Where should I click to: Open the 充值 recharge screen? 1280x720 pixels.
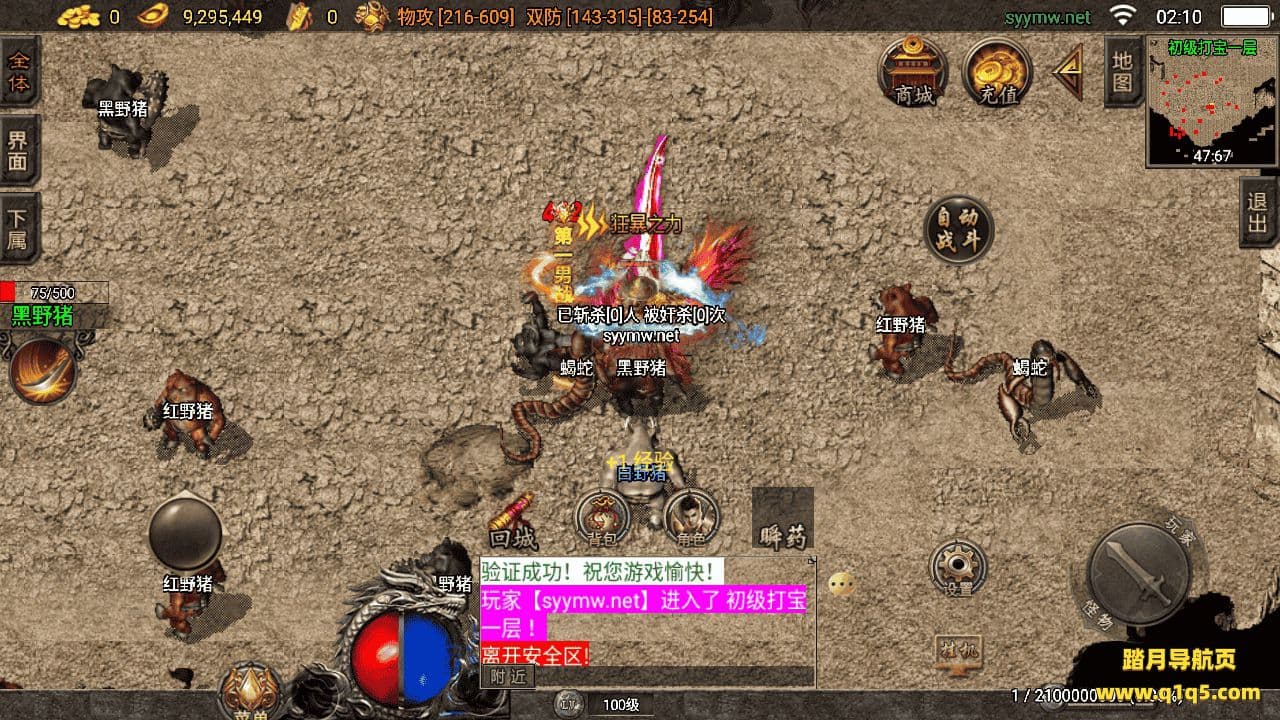point(997,71)
